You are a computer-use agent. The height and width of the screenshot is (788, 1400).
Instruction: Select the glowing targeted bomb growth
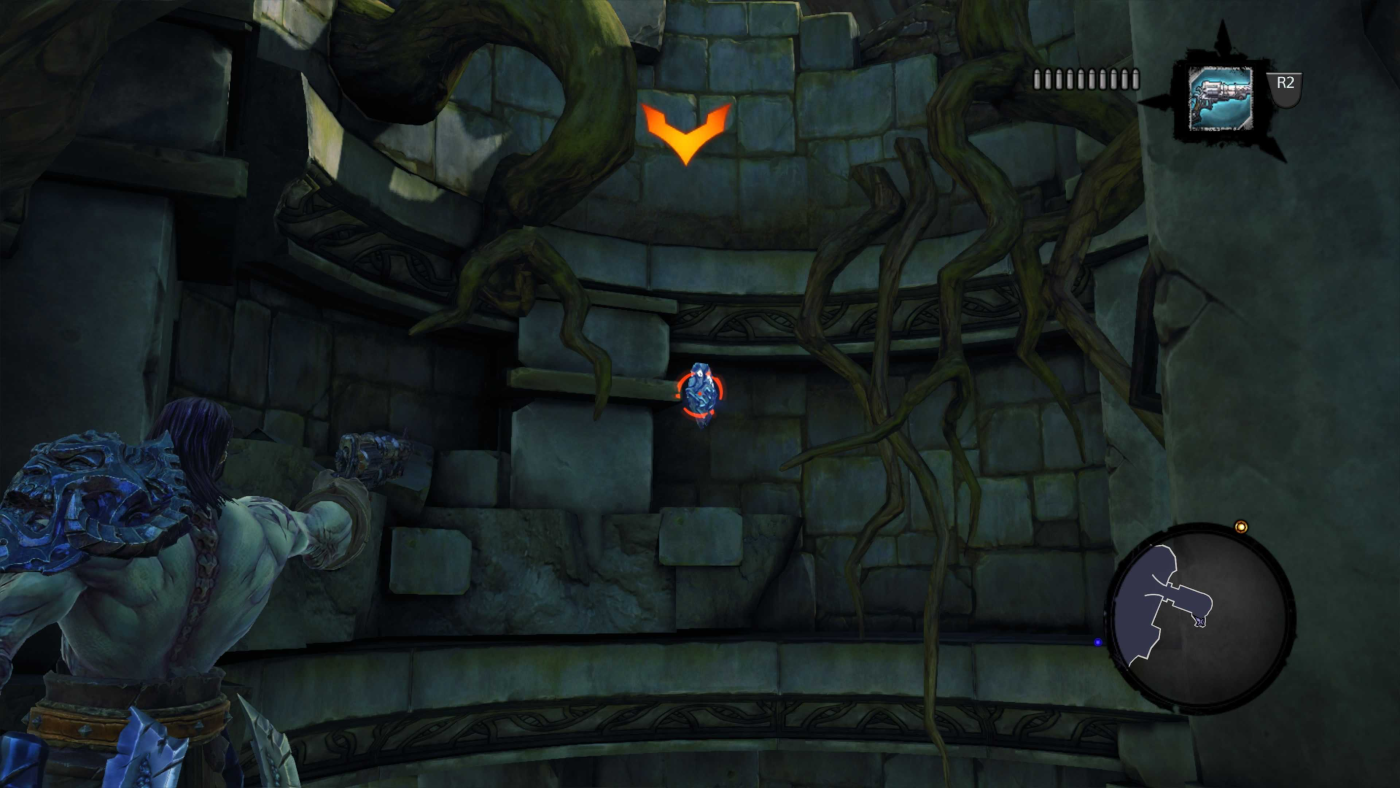tap(699, 395)
